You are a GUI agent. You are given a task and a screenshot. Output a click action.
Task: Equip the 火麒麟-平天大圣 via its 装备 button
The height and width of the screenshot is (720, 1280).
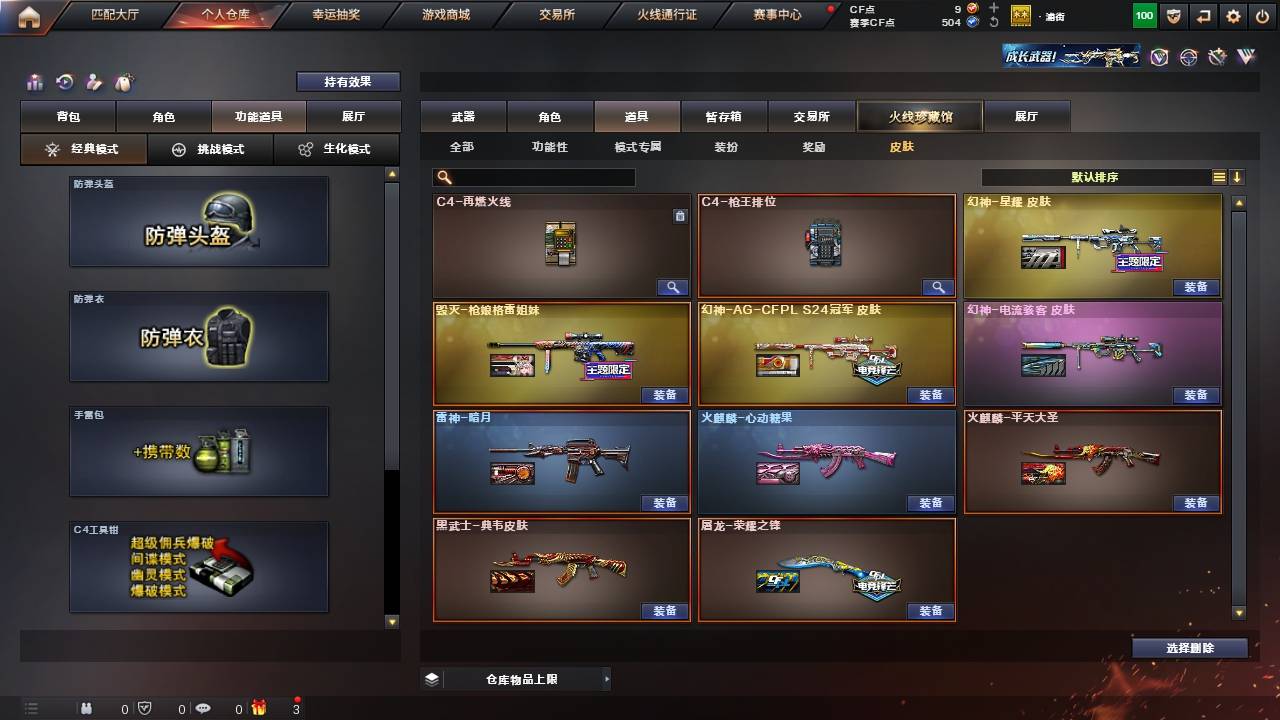pyautogui.click(x=1196, y=503)
